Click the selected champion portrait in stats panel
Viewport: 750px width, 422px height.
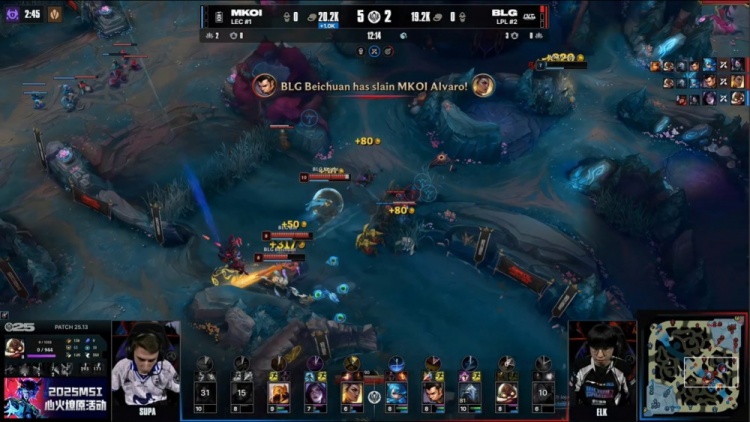click(15, 348)
